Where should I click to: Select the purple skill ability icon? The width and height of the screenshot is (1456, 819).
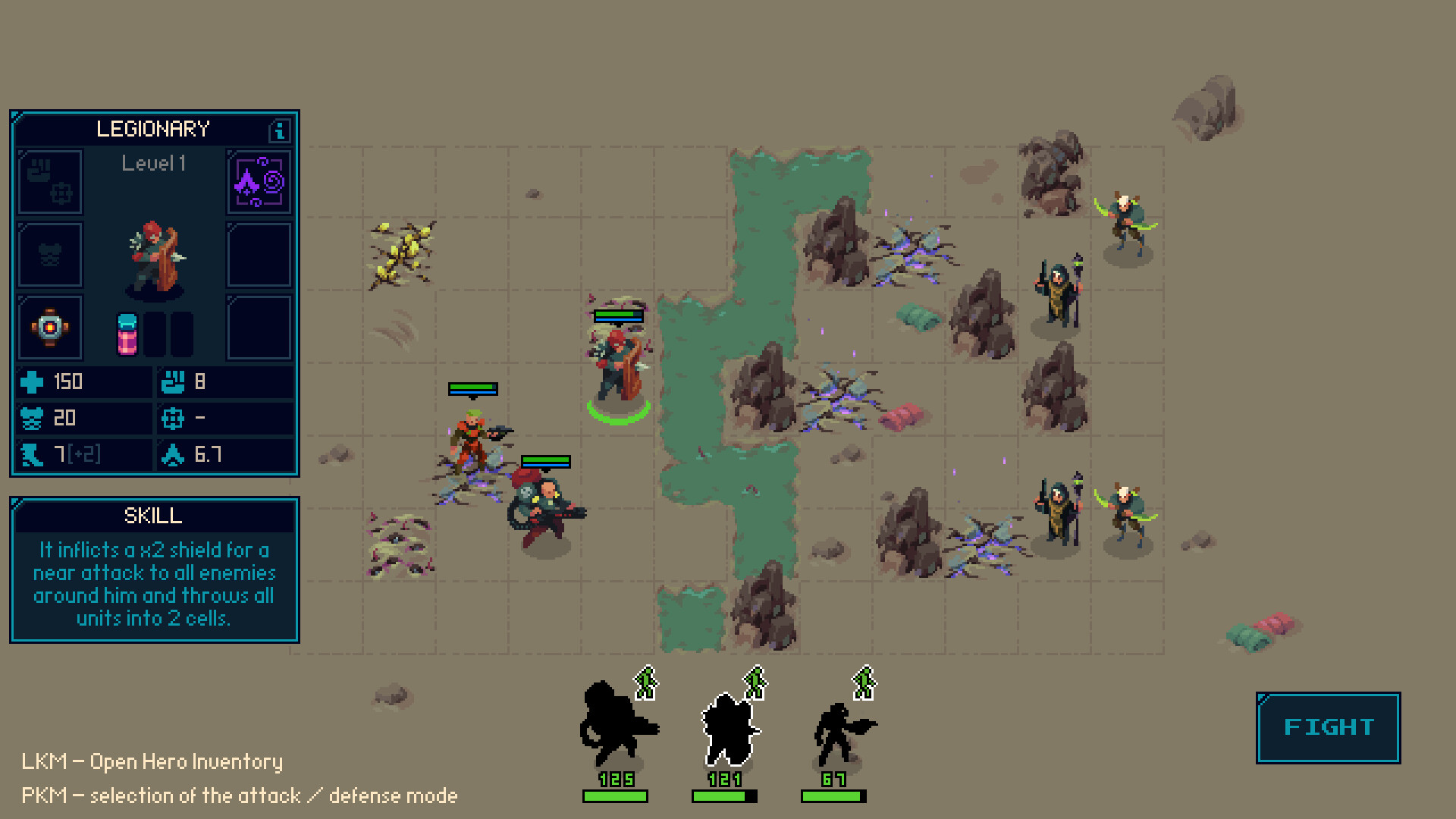click(258, 182)
